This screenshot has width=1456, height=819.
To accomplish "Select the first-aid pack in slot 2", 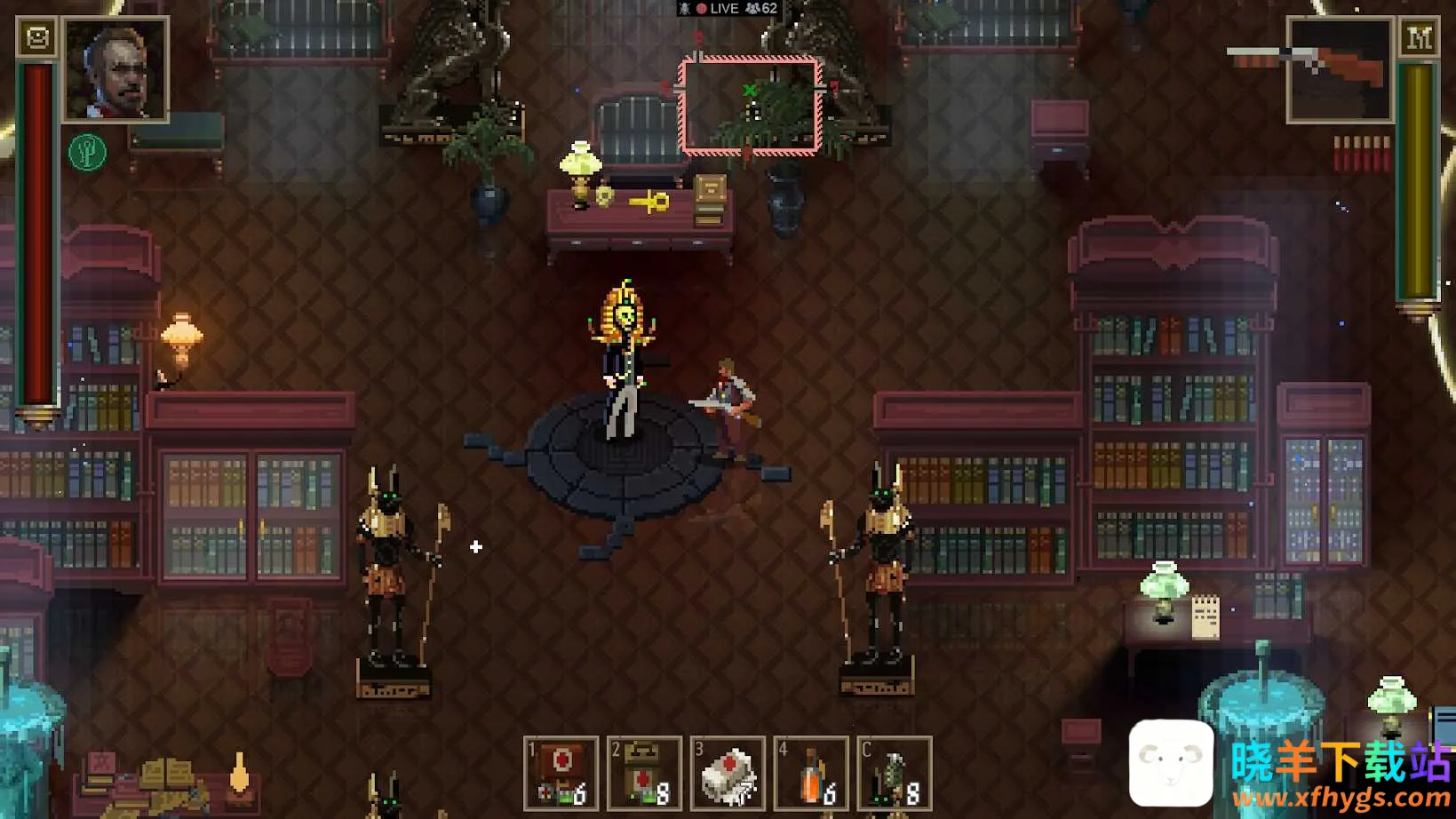I will coord(644,773).
